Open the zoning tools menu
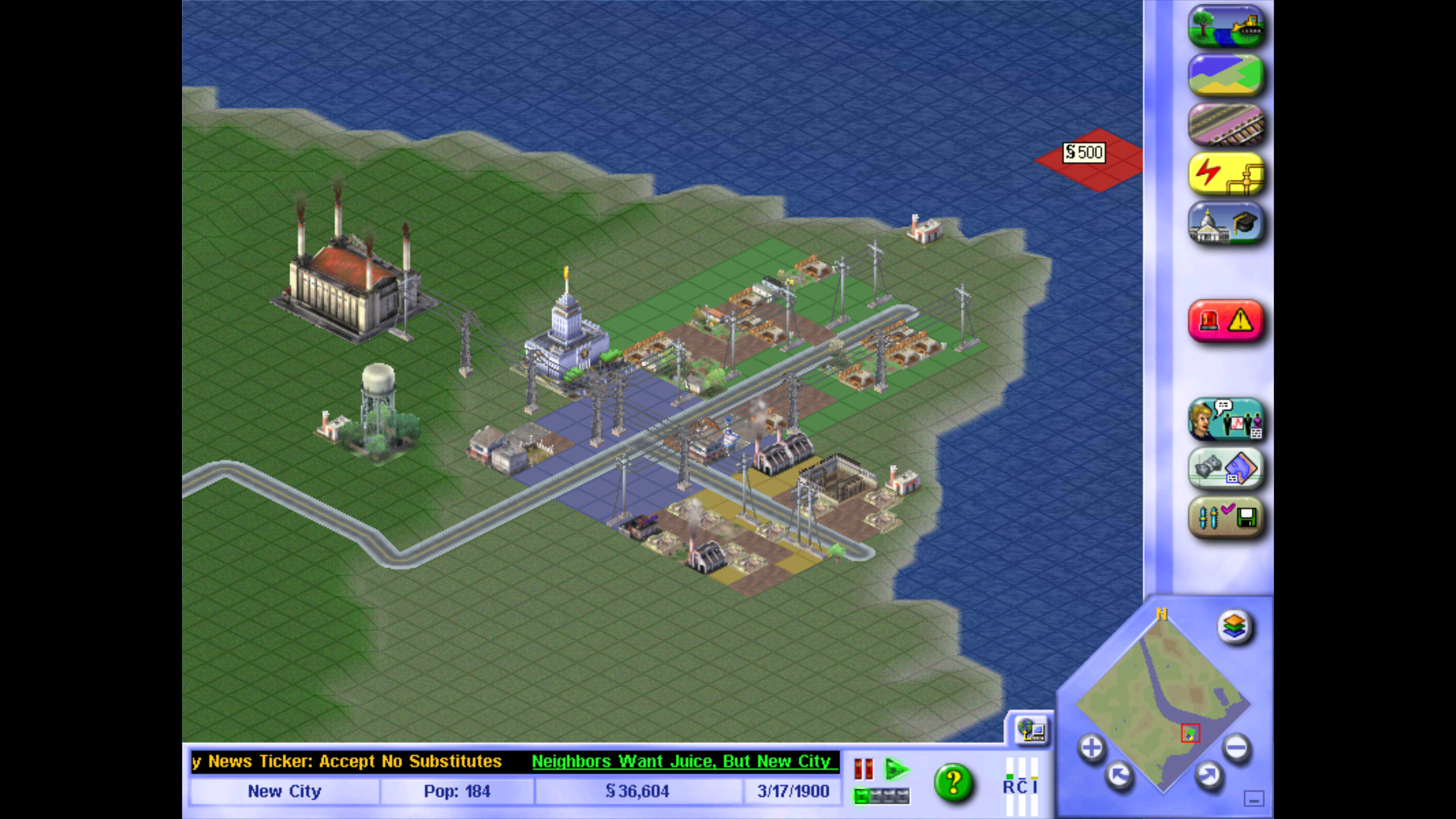The width and height of the screenshot is (1456, 819). (x=1226, y=75)
